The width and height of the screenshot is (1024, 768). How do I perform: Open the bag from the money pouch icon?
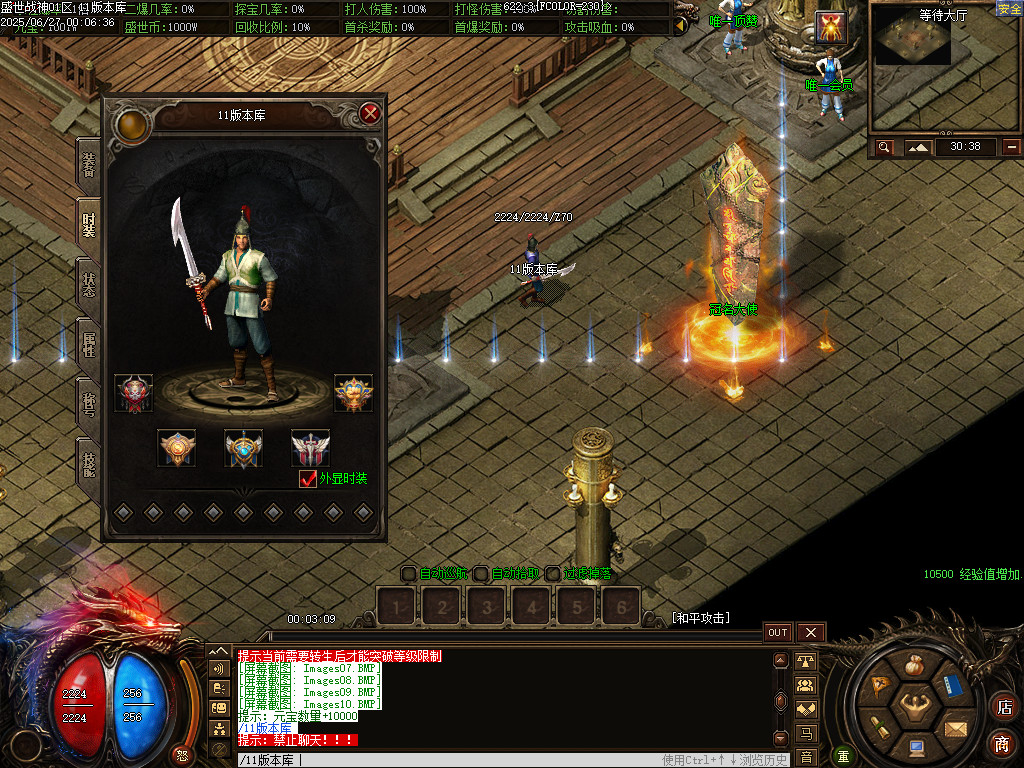point(914,665)
